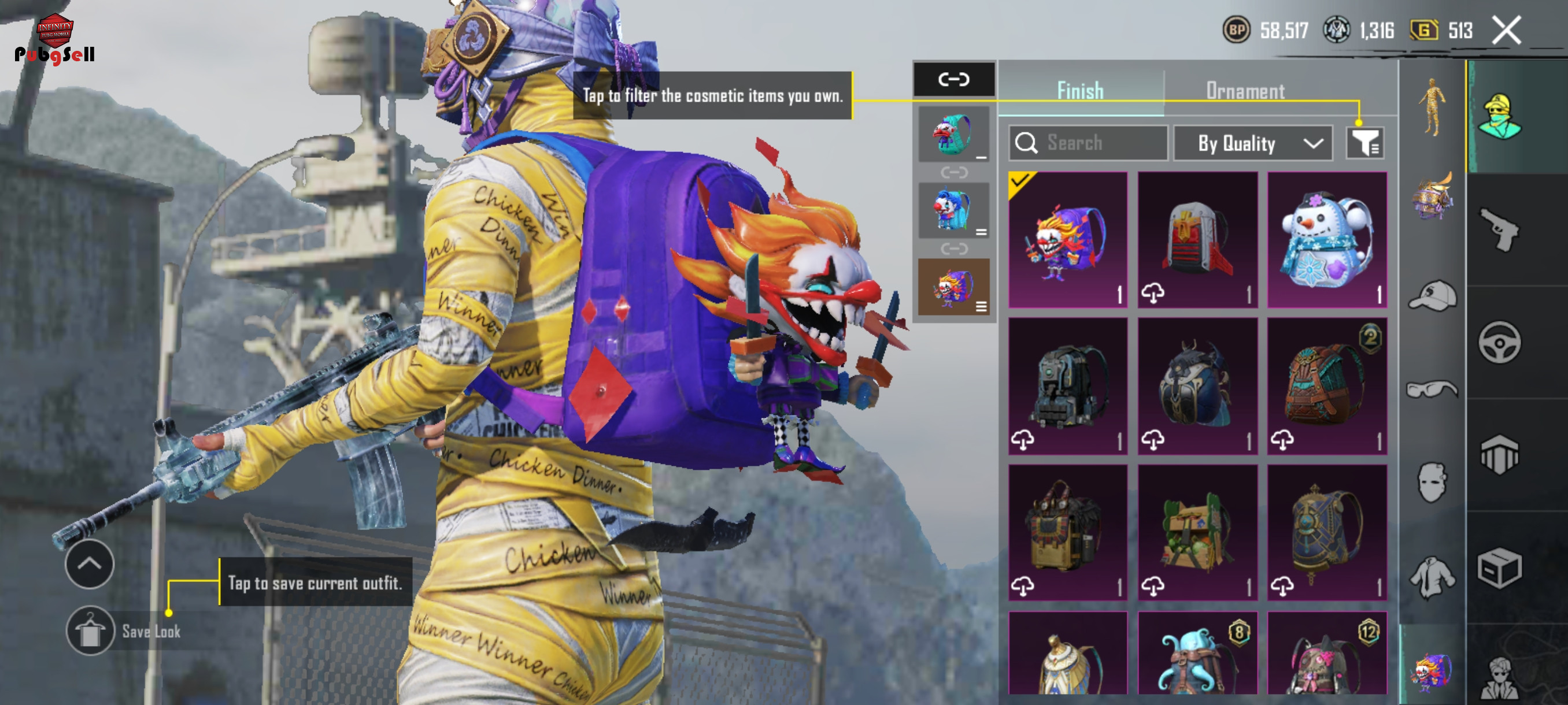Toggle the owned items filter

pos(1365,143)
